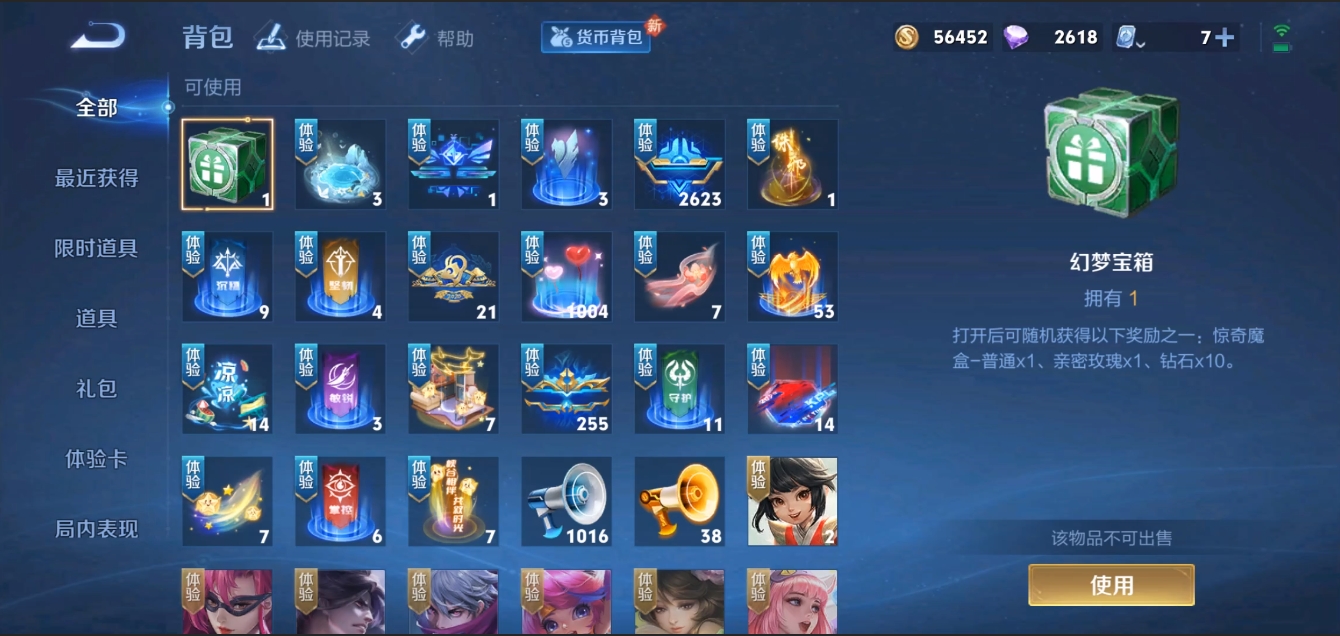
Task: Pick the hearts item showing 1004
Action: 566,277
